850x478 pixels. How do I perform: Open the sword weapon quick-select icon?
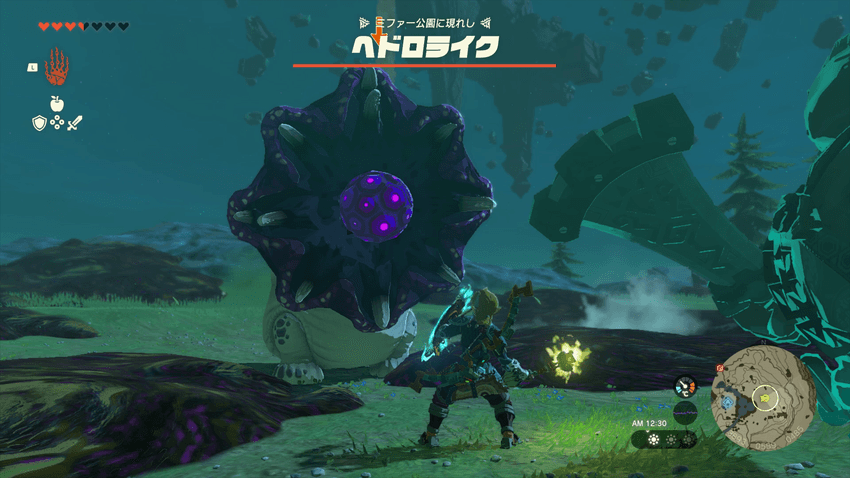point(75,123)
